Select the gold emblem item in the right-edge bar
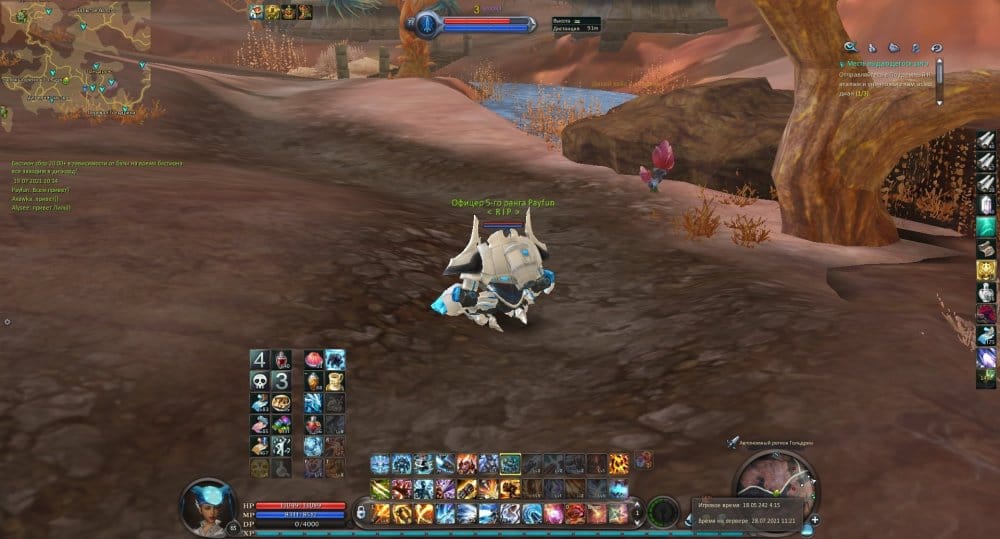Viewport: 1000px width, 539px height. click(986, 270)
